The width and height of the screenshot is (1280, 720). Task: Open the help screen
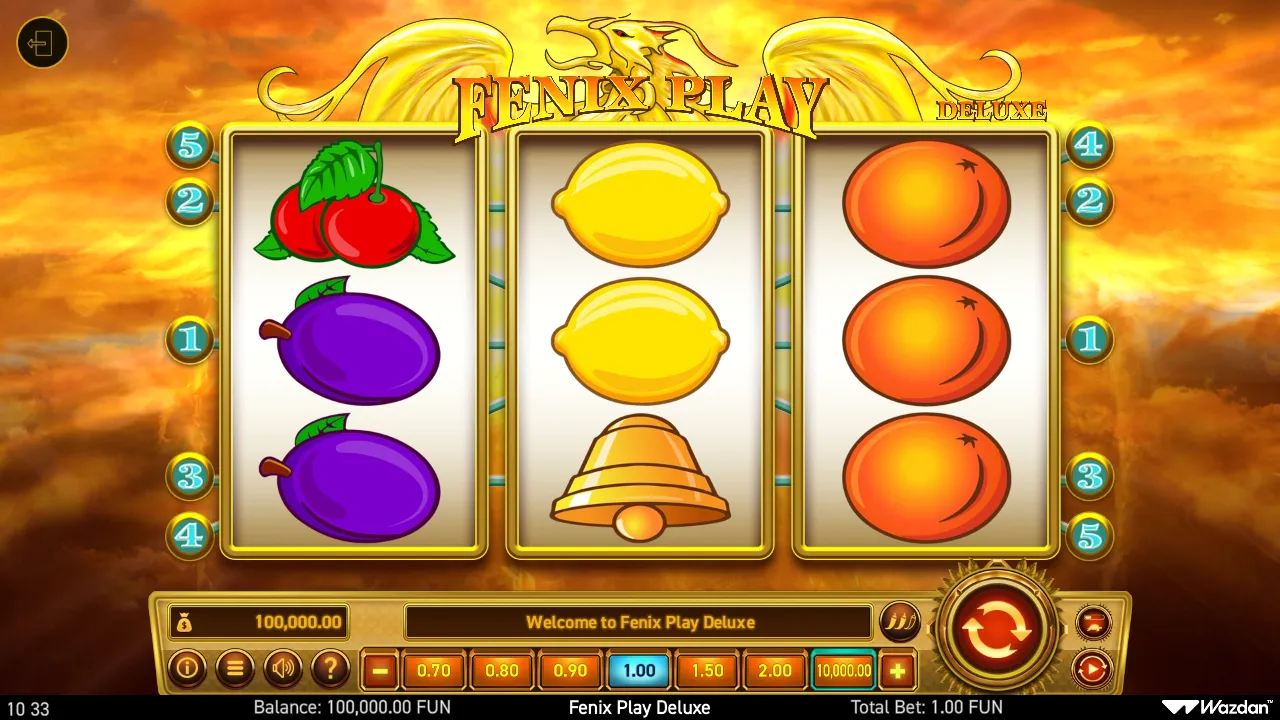pyautogui.click(x=331, y=670)
